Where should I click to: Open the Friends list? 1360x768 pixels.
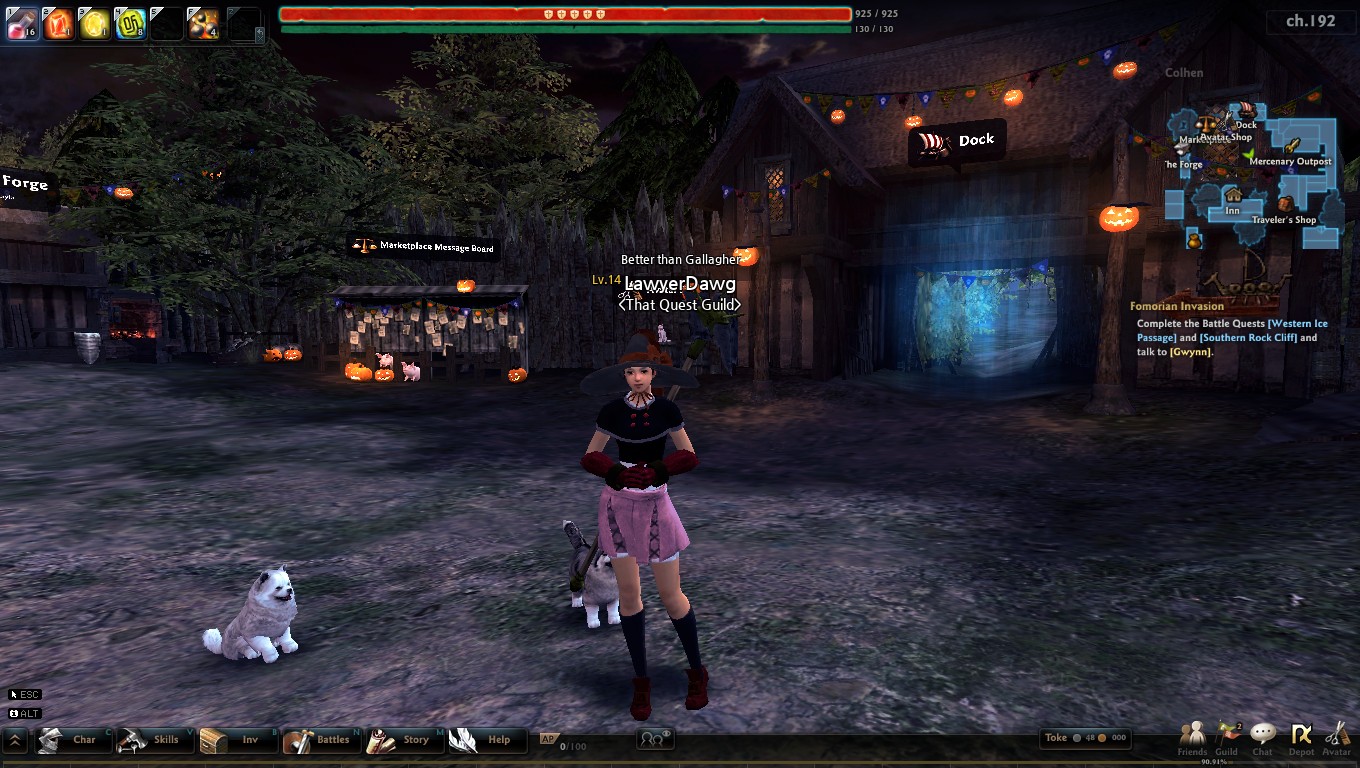[1192, 738]
